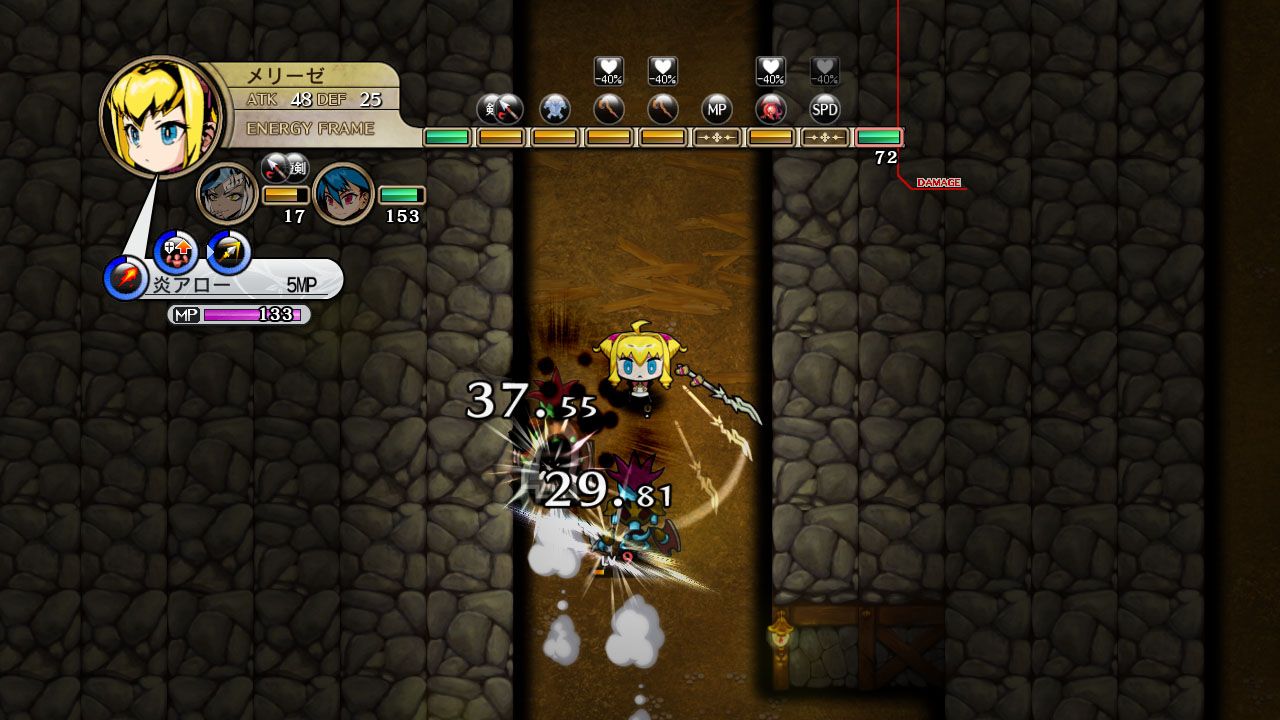The height and width of the screenshot is (720, 1280).
Task: Click the SPD orb icon
Action: [824, 111]
